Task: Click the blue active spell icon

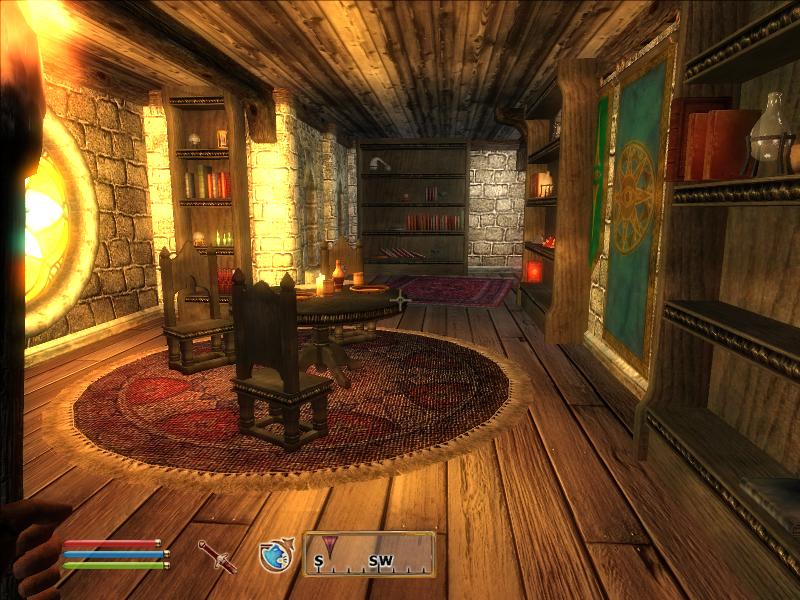Action: coord(274,555)
